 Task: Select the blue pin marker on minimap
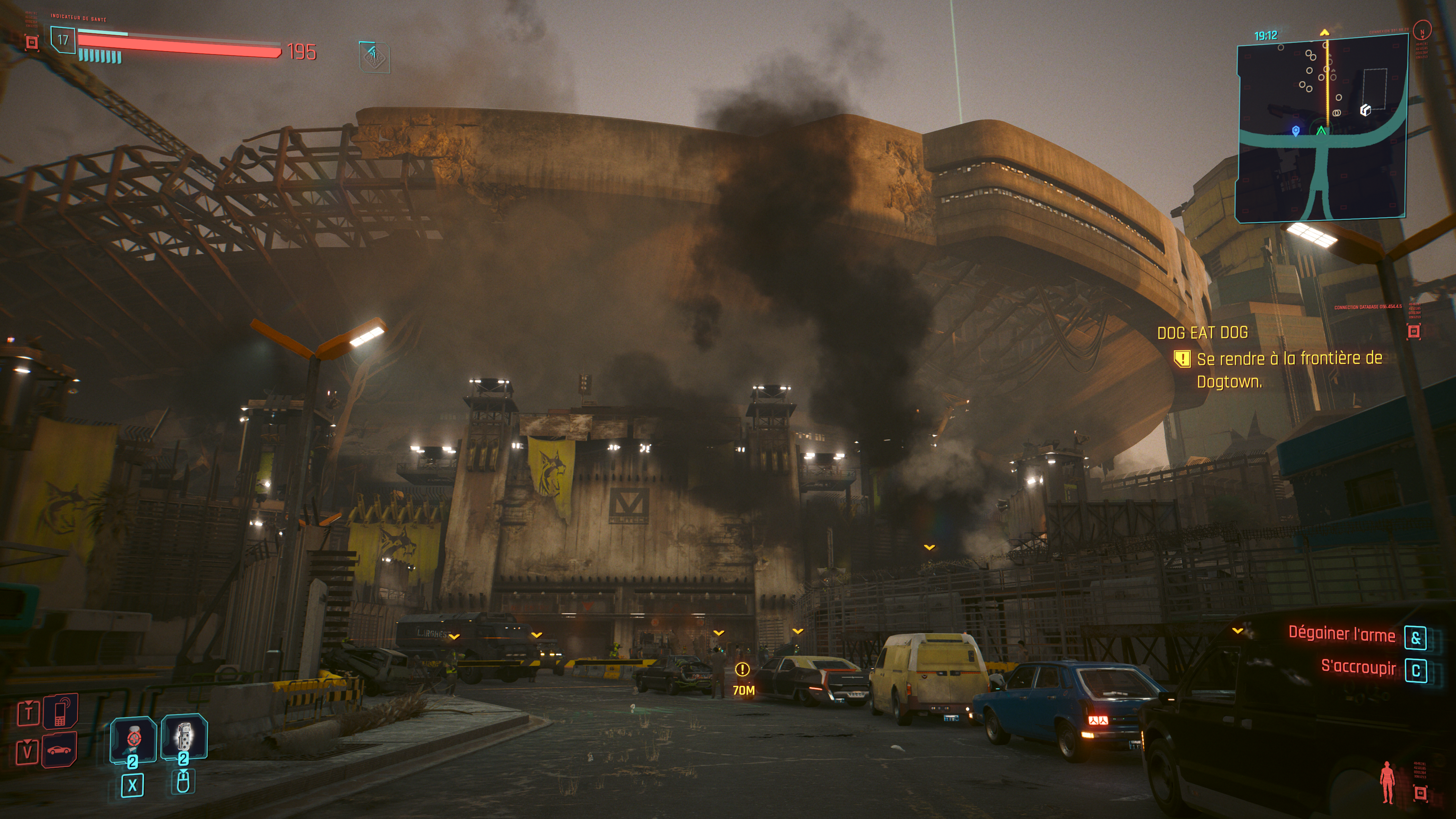pyautogui.click(x=1296, y=130)
